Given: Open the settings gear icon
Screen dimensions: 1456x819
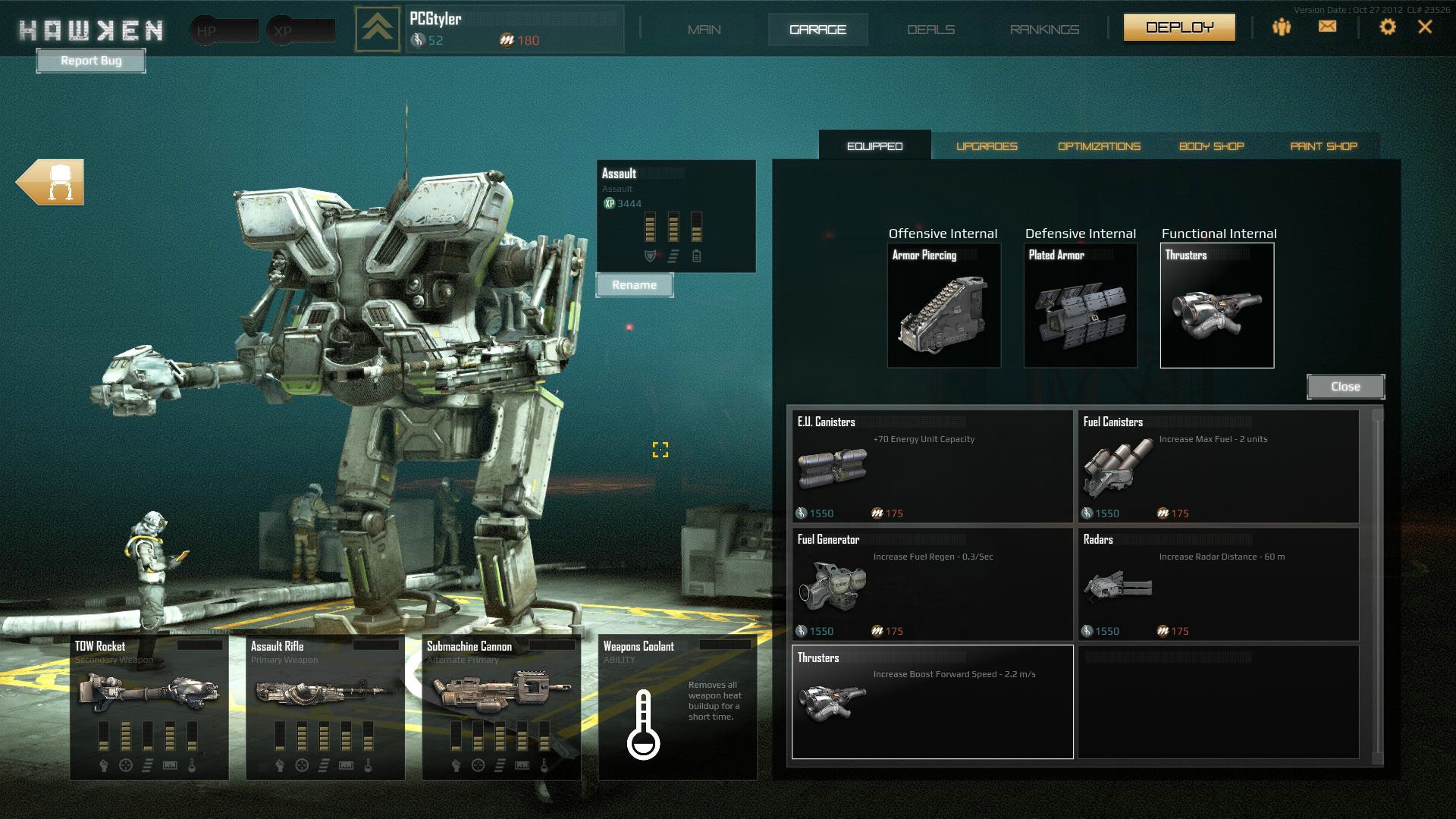Looking at the screenshot, I should [1387, 27].
